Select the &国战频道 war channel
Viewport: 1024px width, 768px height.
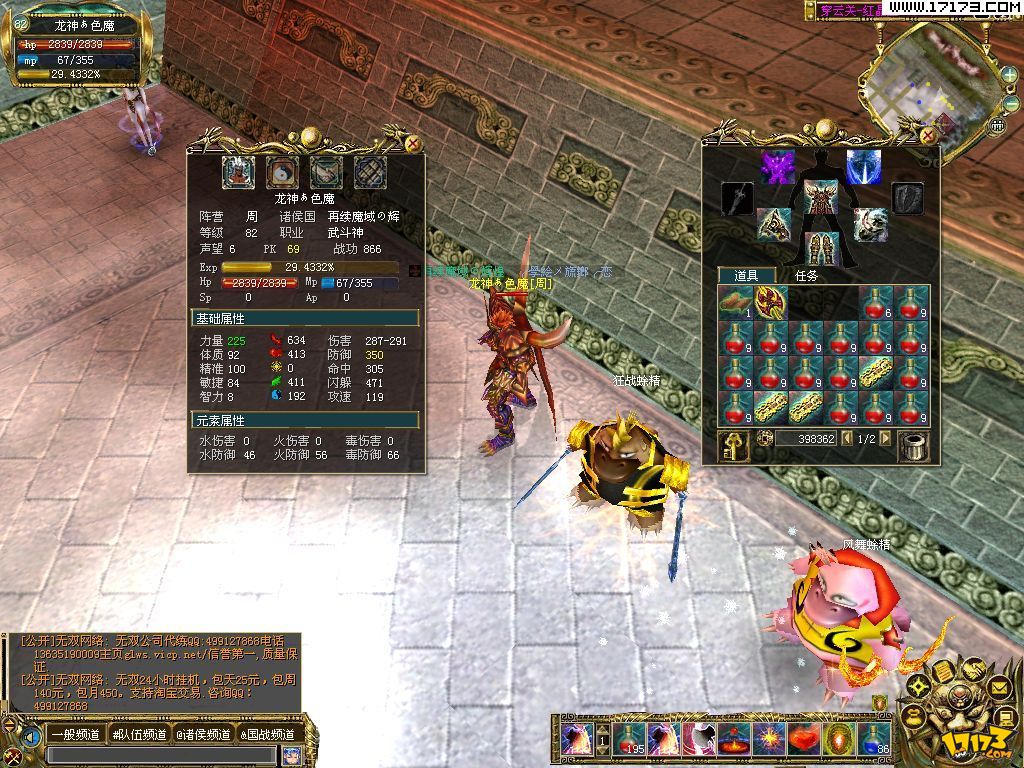267,735
